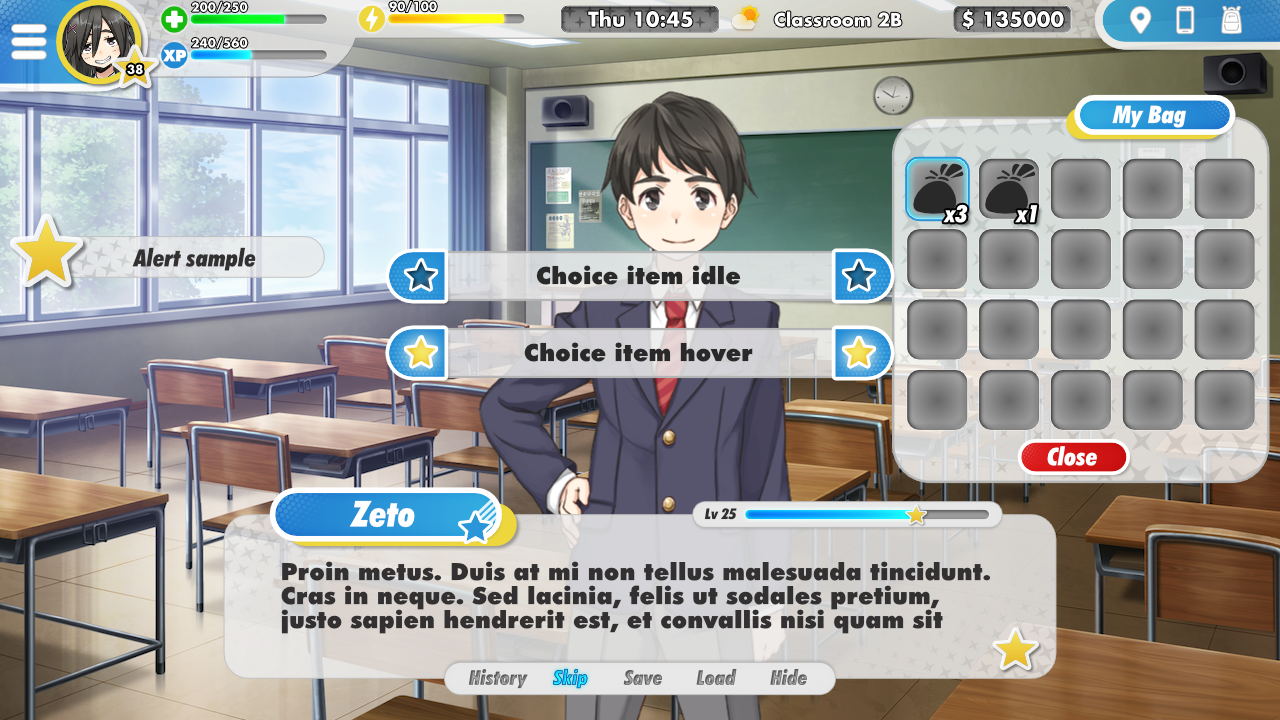This screenshot has width=1280, height=720.
Task: Hide the dialogue box
Action: 789,678
